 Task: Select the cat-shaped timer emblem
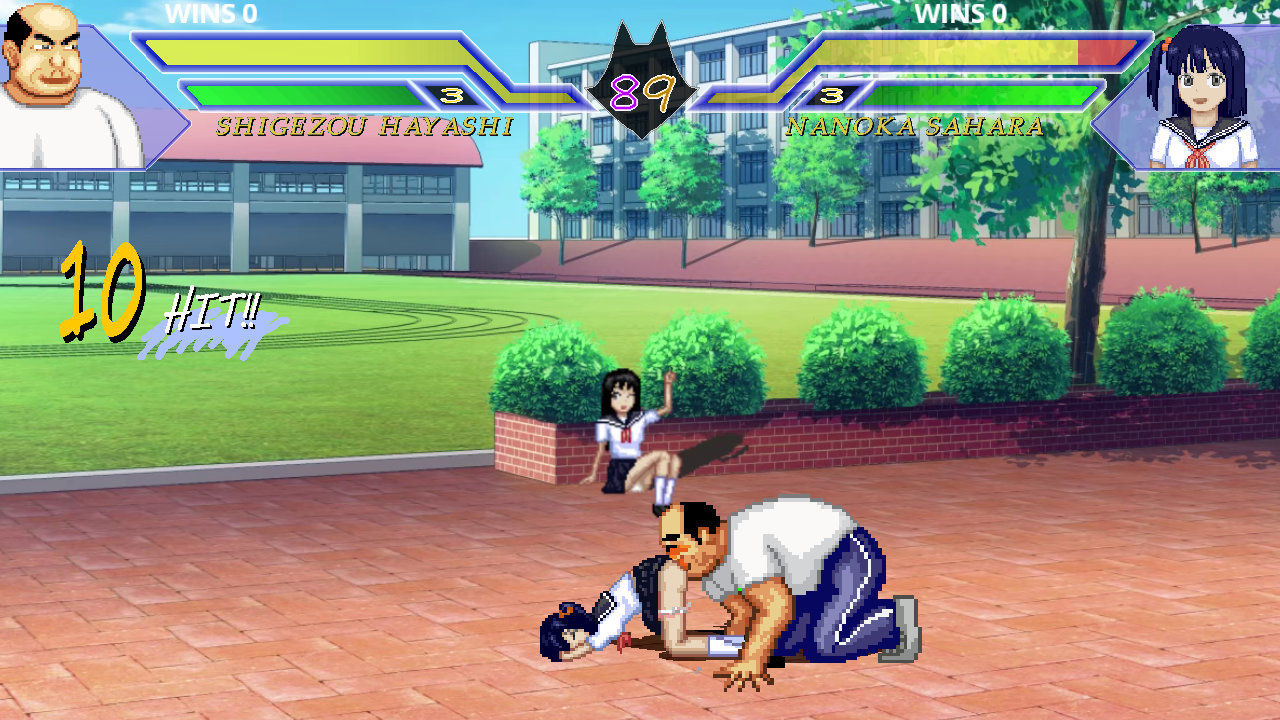click(640, 70)
